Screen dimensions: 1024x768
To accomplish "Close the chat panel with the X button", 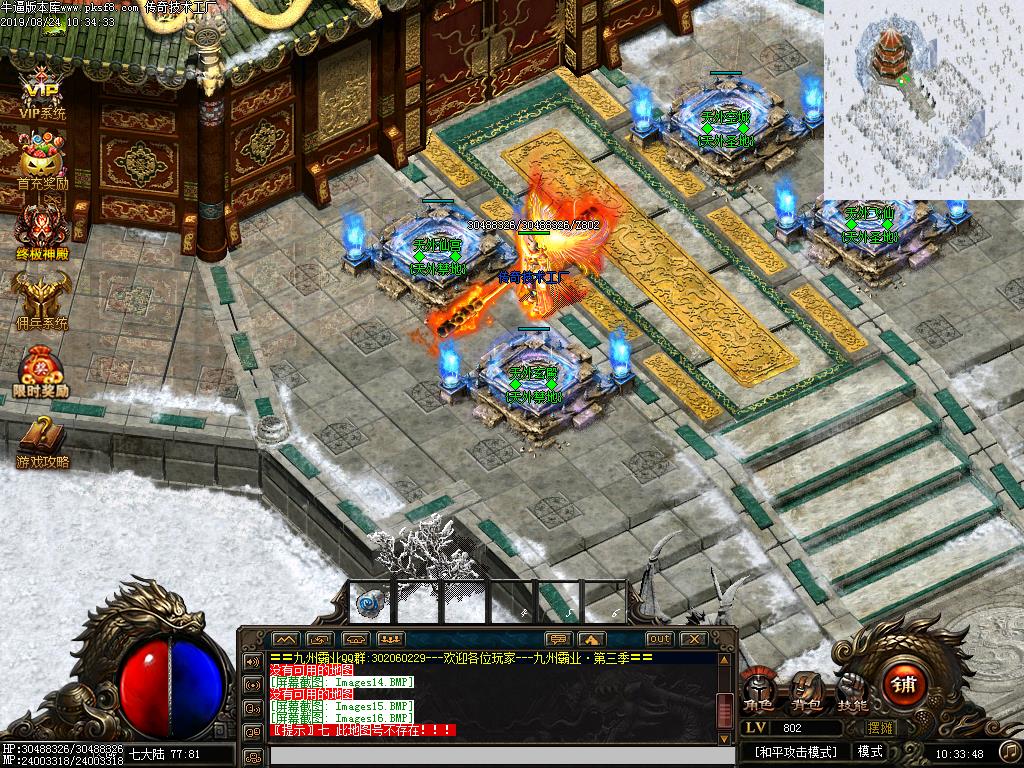I will [x=693, y=639].
